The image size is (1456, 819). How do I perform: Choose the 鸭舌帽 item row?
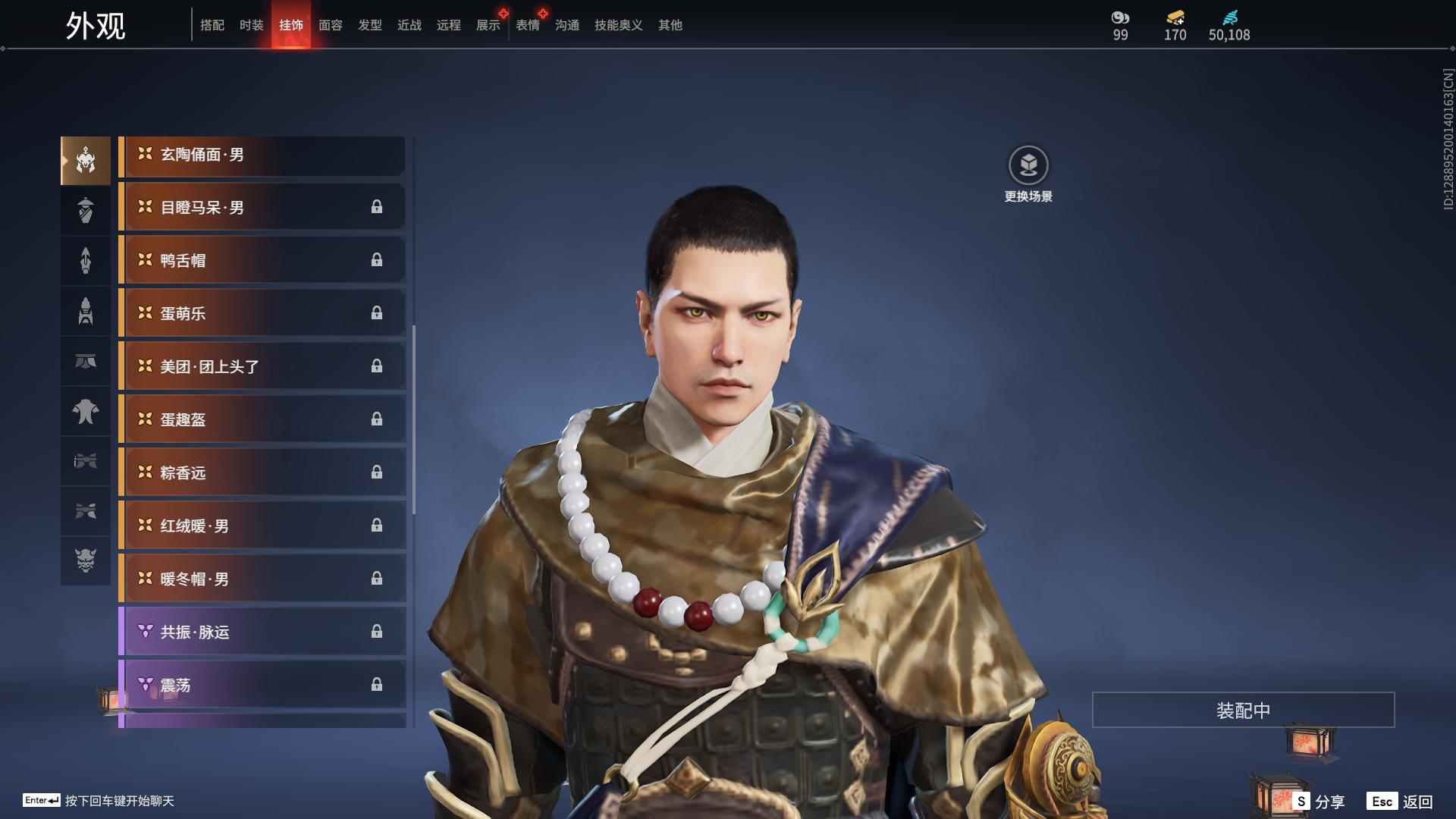pyautogui.click(x=262, y=261)
